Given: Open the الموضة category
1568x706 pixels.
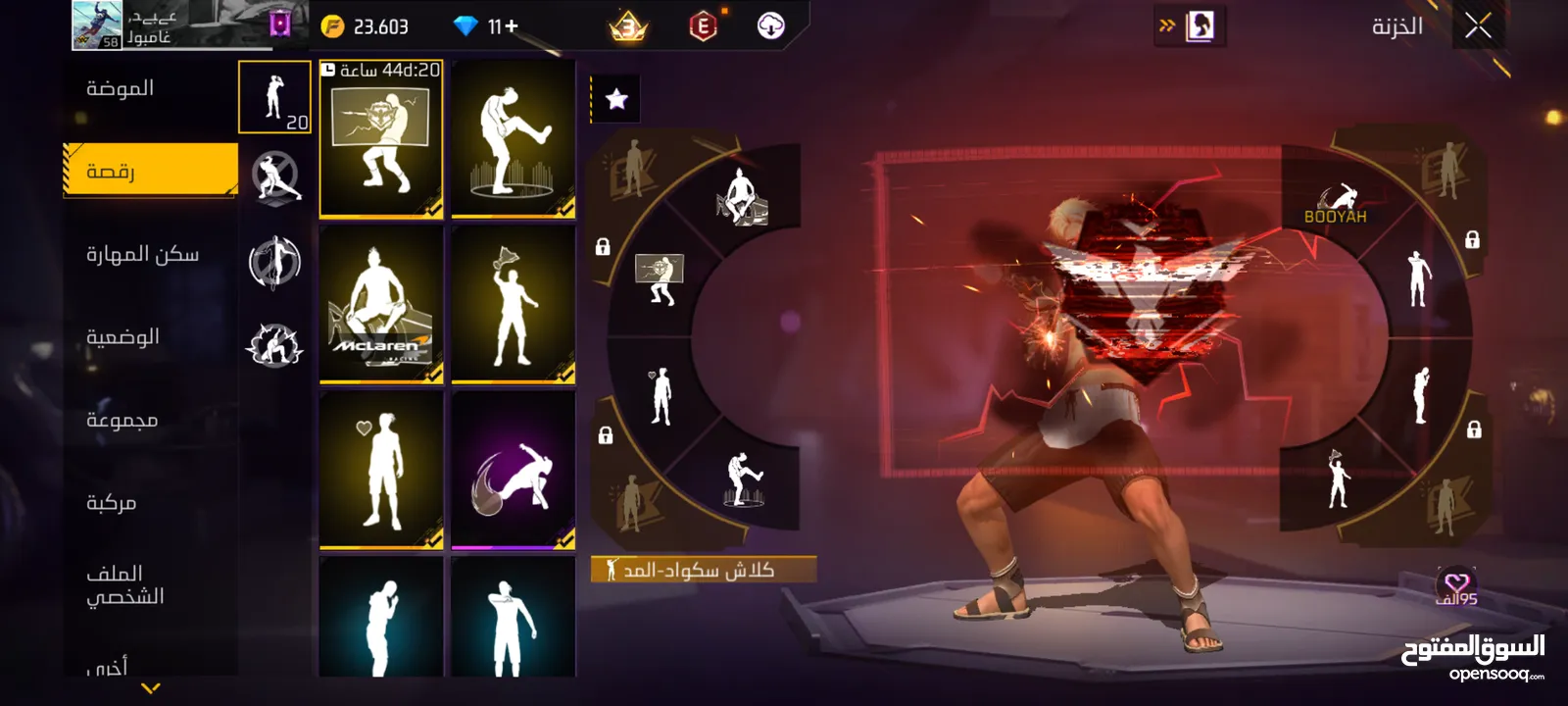Looking at the screenshot, I should (120, 88).
